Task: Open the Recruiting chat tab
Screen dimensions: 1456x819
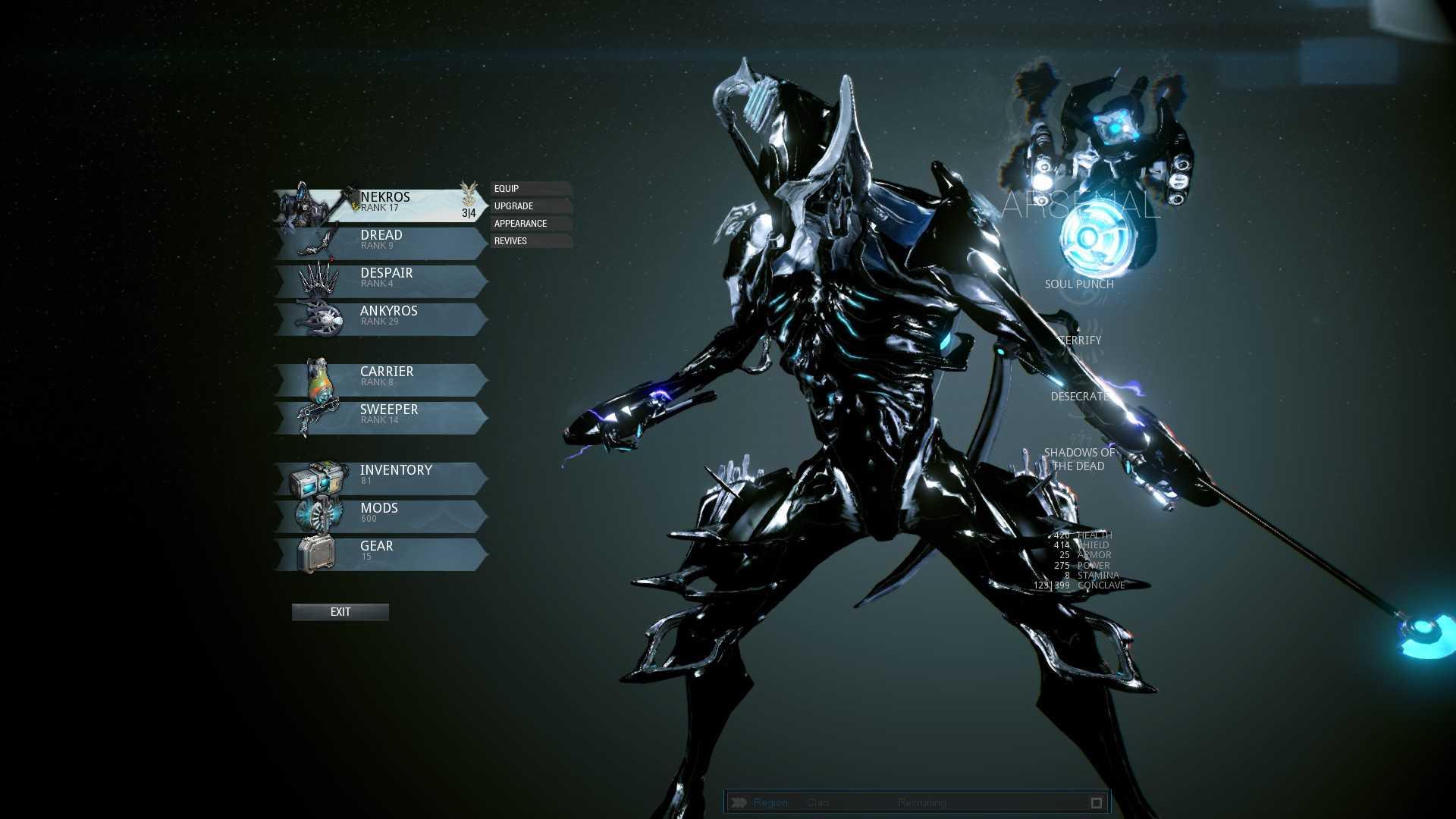Action: (921, 802)
